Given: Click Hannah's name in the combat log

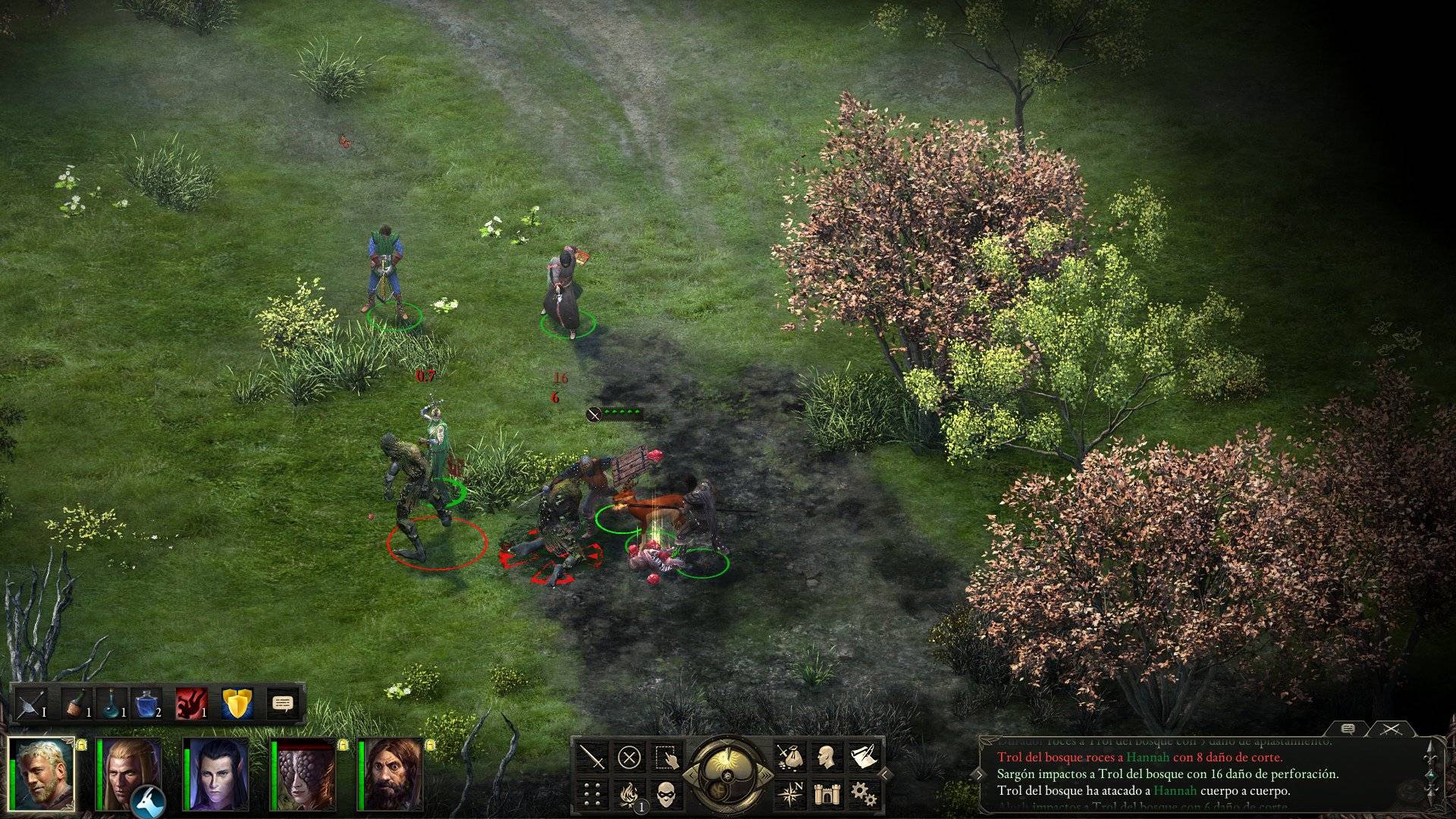Looking at the screenshot, I should click(x=1147, y=758).
